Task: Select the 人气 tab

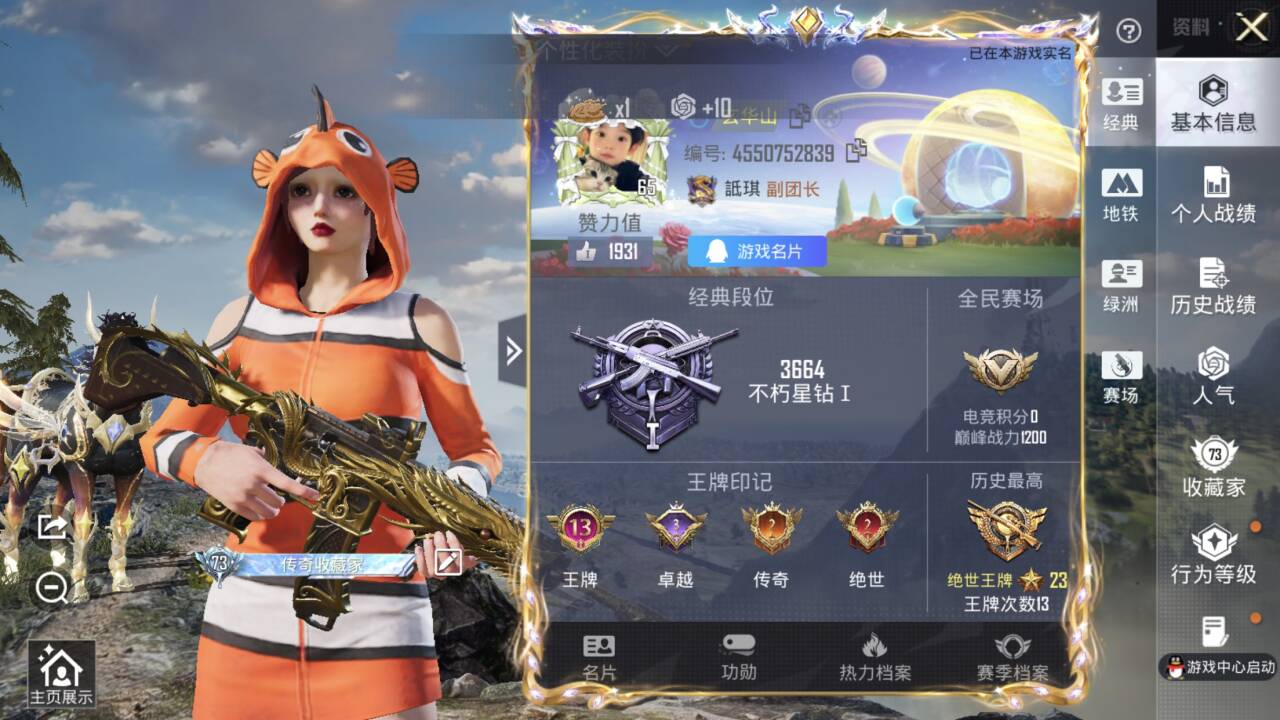Action: [x=1213, y=376]
